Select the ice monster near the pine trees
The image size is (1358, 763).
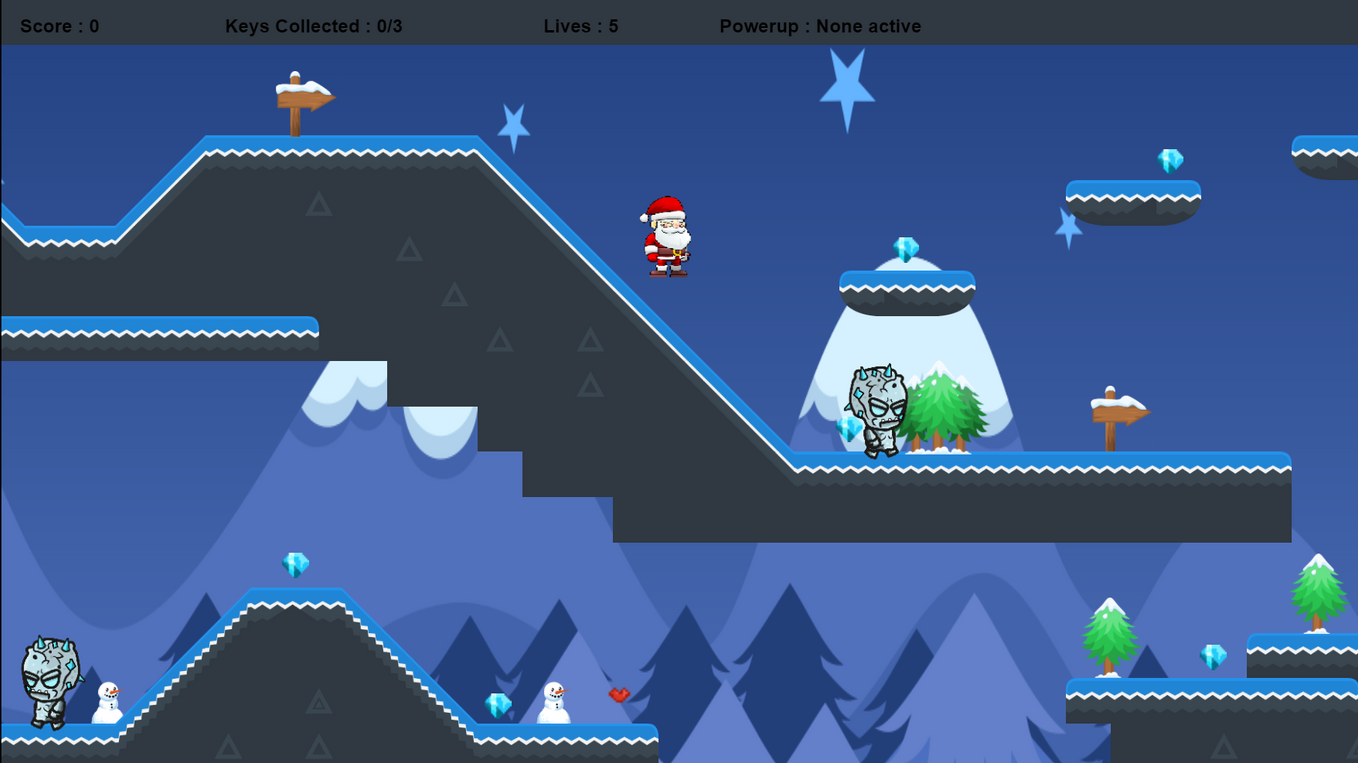point(876,413)
